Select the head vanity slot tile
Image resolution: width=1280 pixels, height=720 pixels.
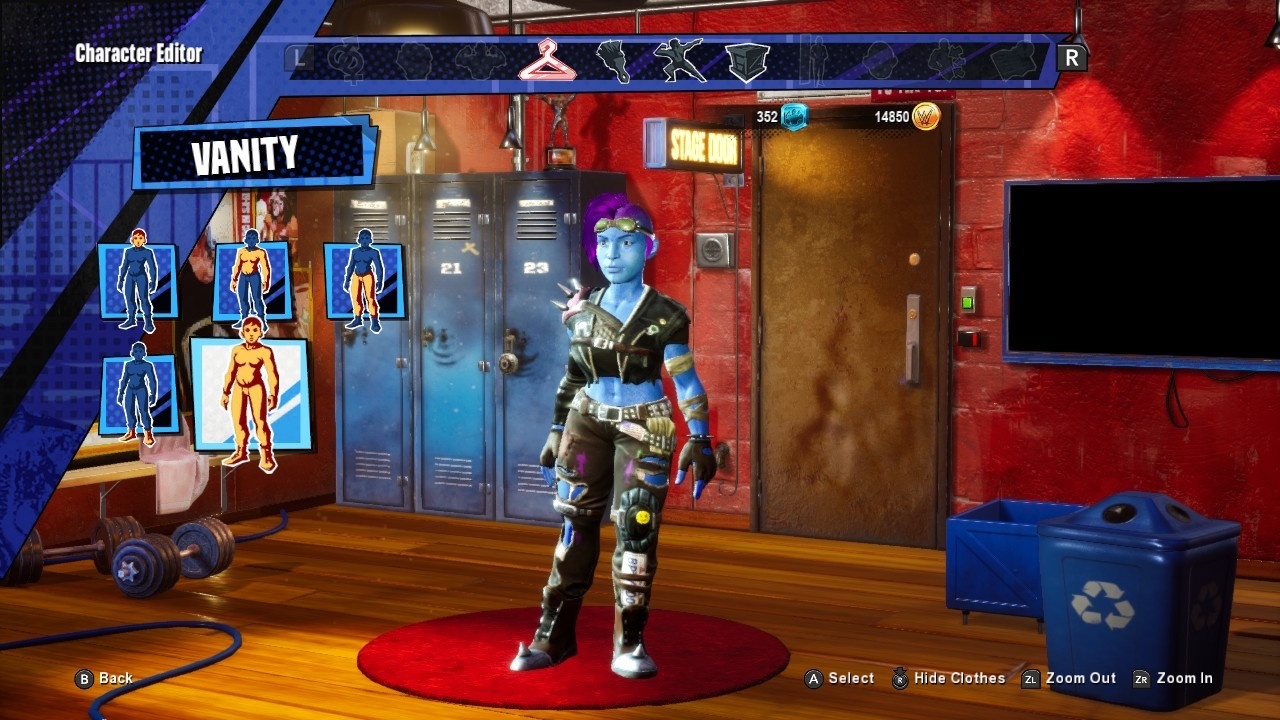coord(138,282)
